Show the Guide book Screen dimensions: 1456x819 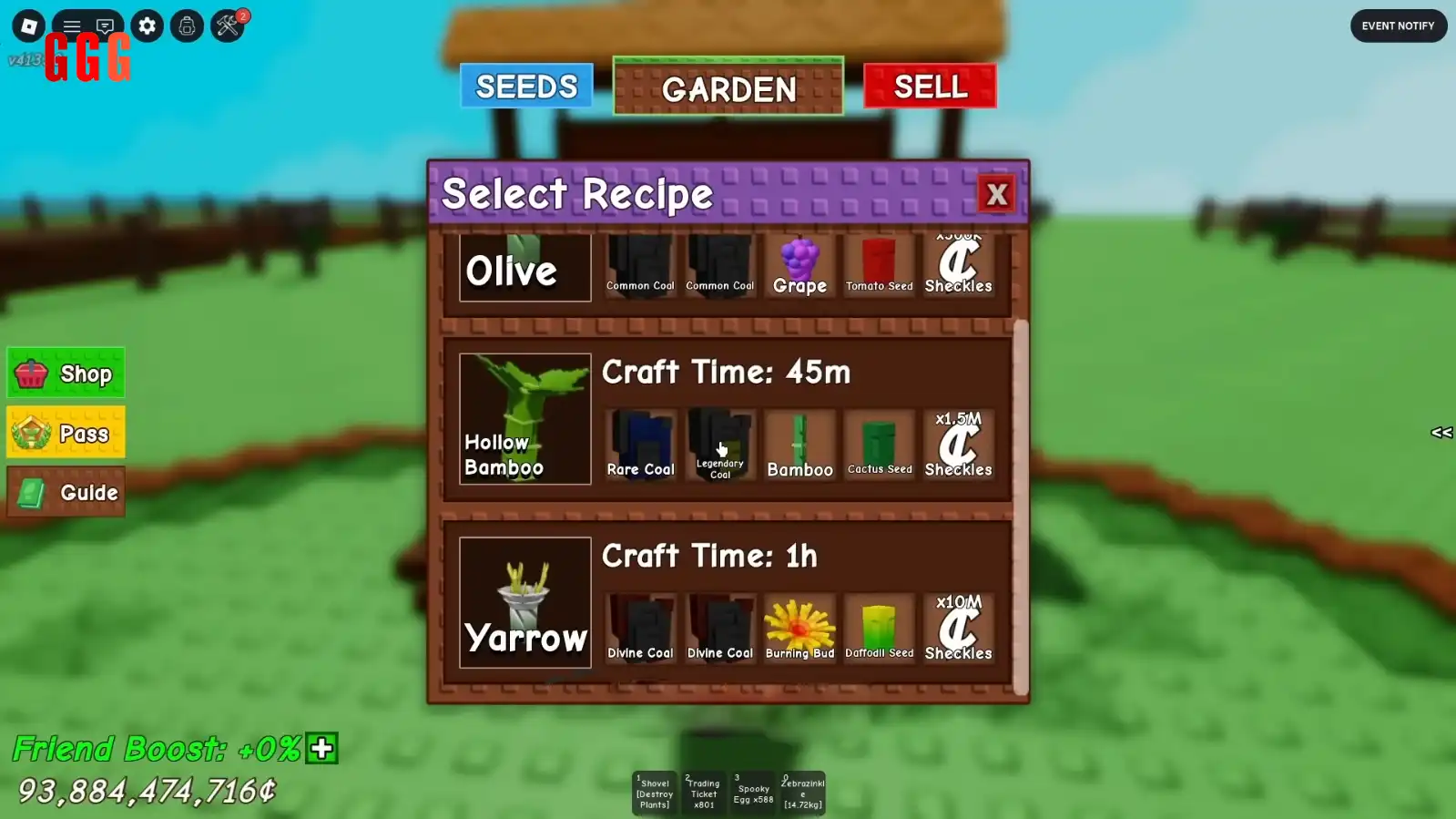(x=66, y=493)
